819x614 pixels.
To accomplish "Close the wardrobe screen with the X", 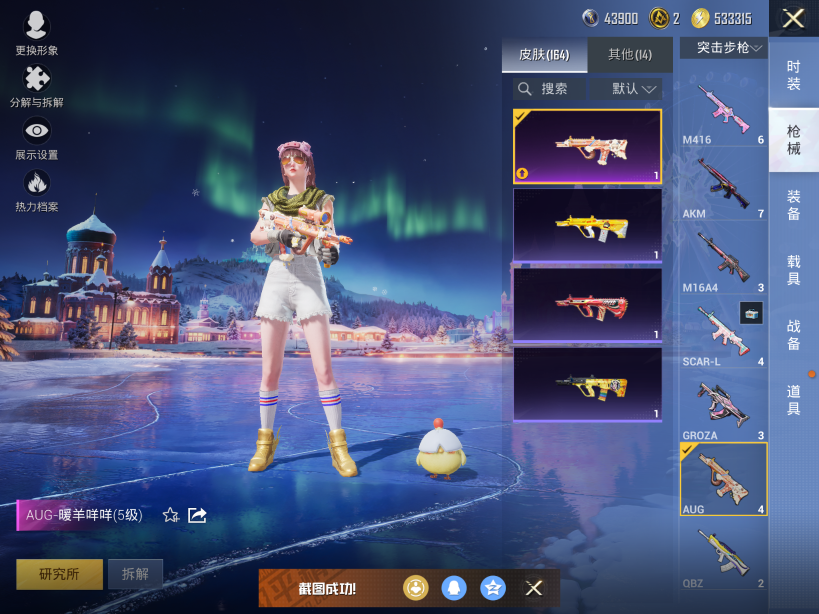I will coord(793,18).
